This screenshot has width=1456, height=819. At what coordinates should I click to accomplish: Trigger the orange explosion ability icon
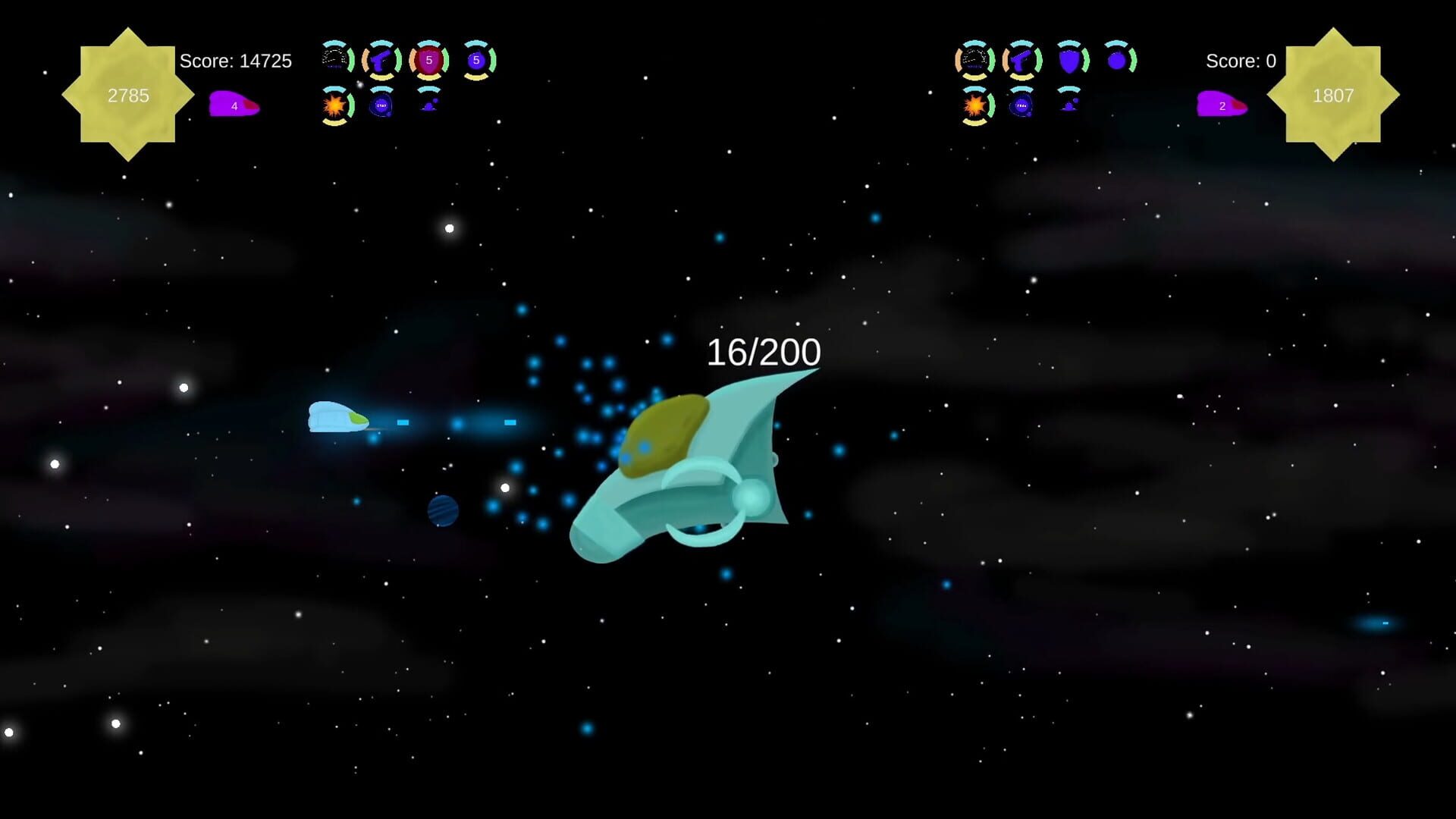334,106
